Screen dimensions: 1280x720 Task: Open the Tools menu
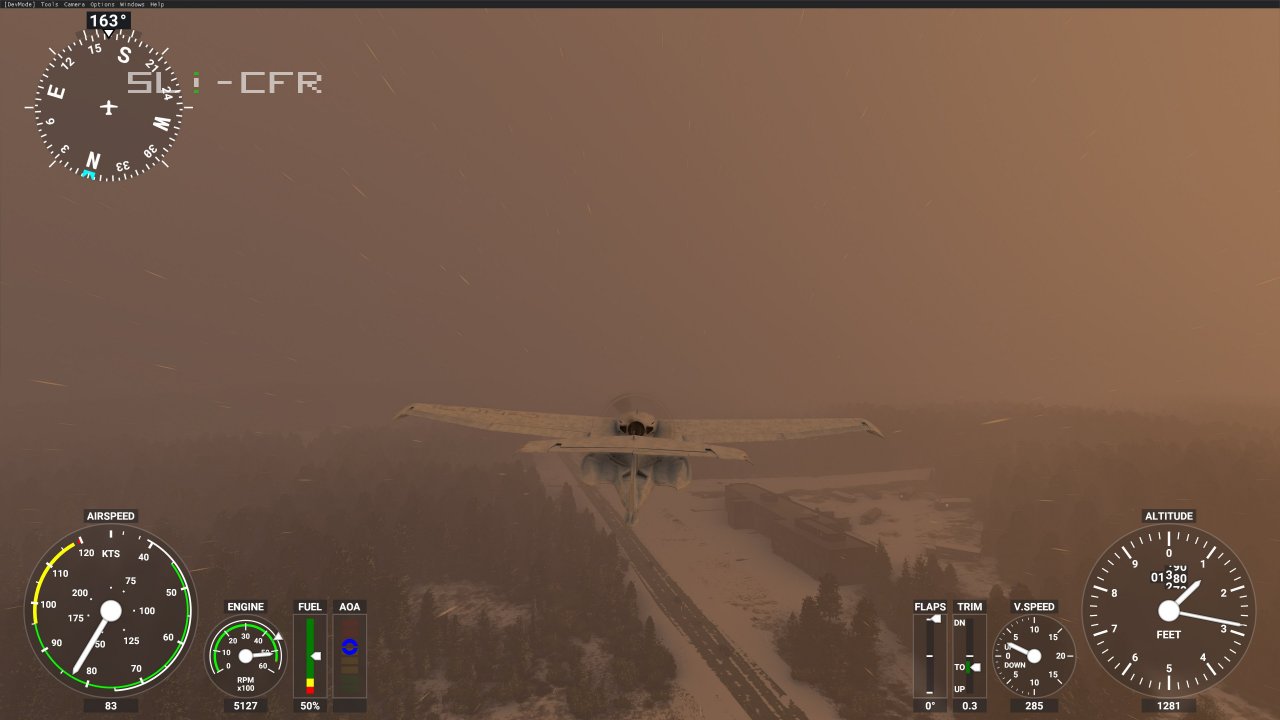48,4
